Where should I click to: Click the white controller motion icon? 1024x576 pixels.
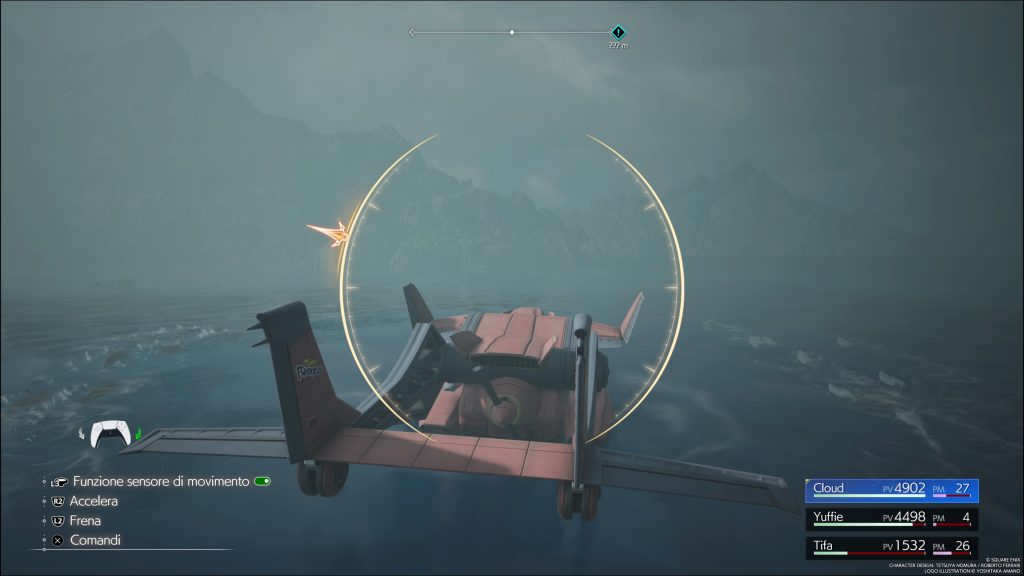tap(111, 434)
